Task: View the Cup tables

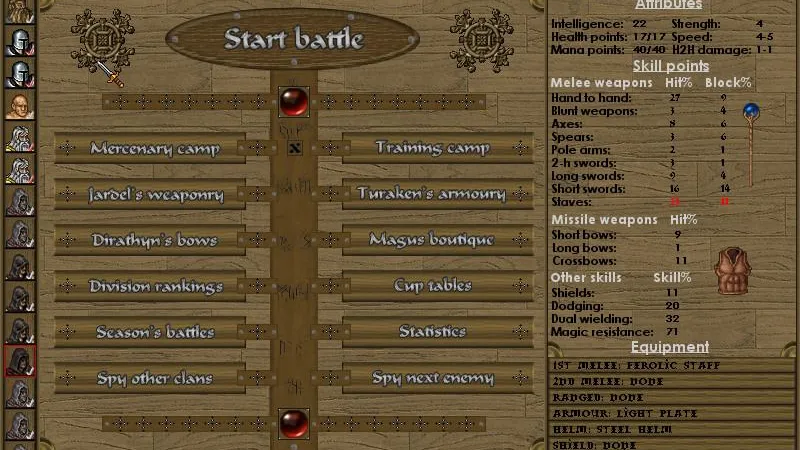Action: pos(432,286)
